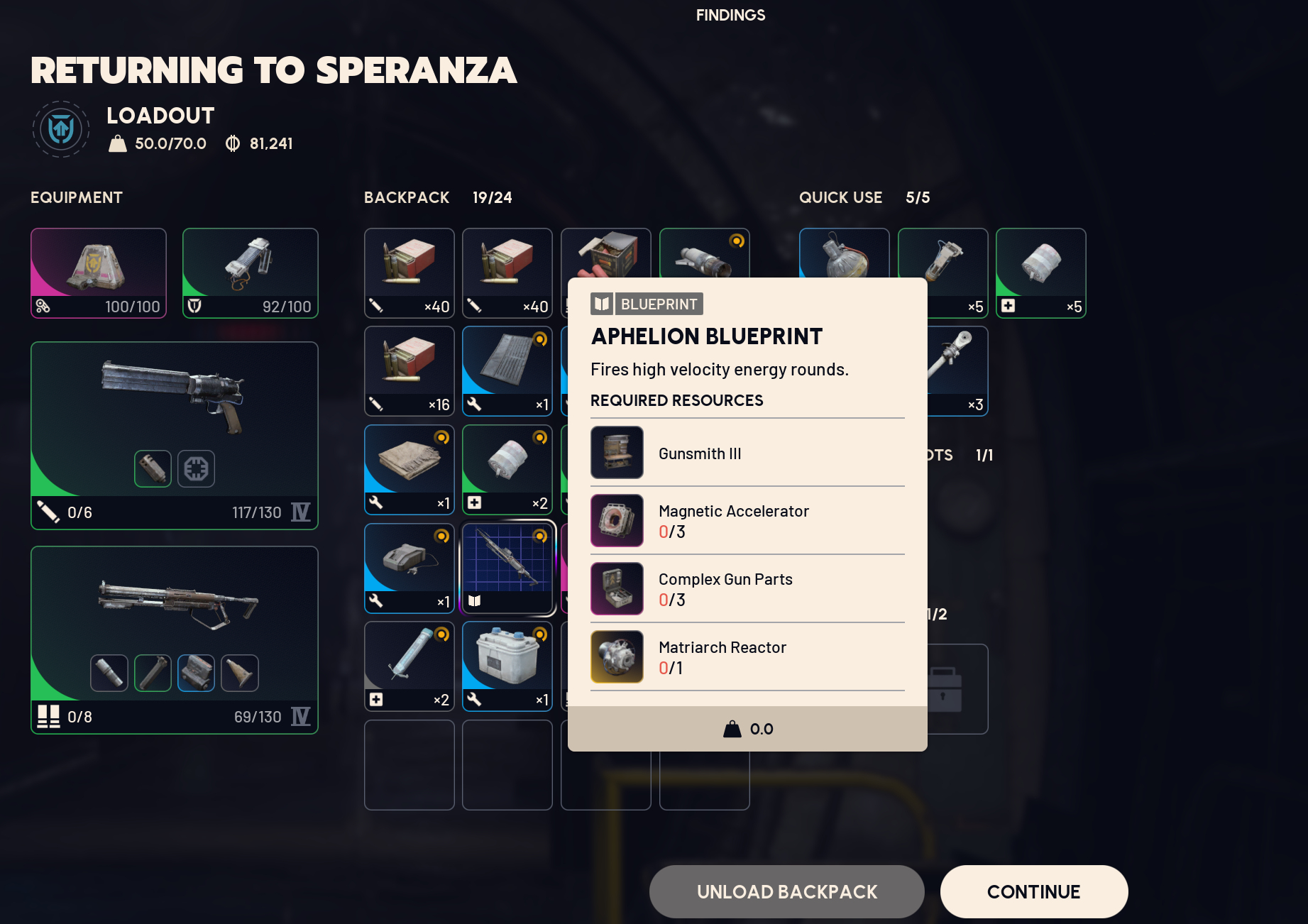Click the Gunsmith III requirement row
This screenshot has width=1308, height=924.
click(747, 453)
